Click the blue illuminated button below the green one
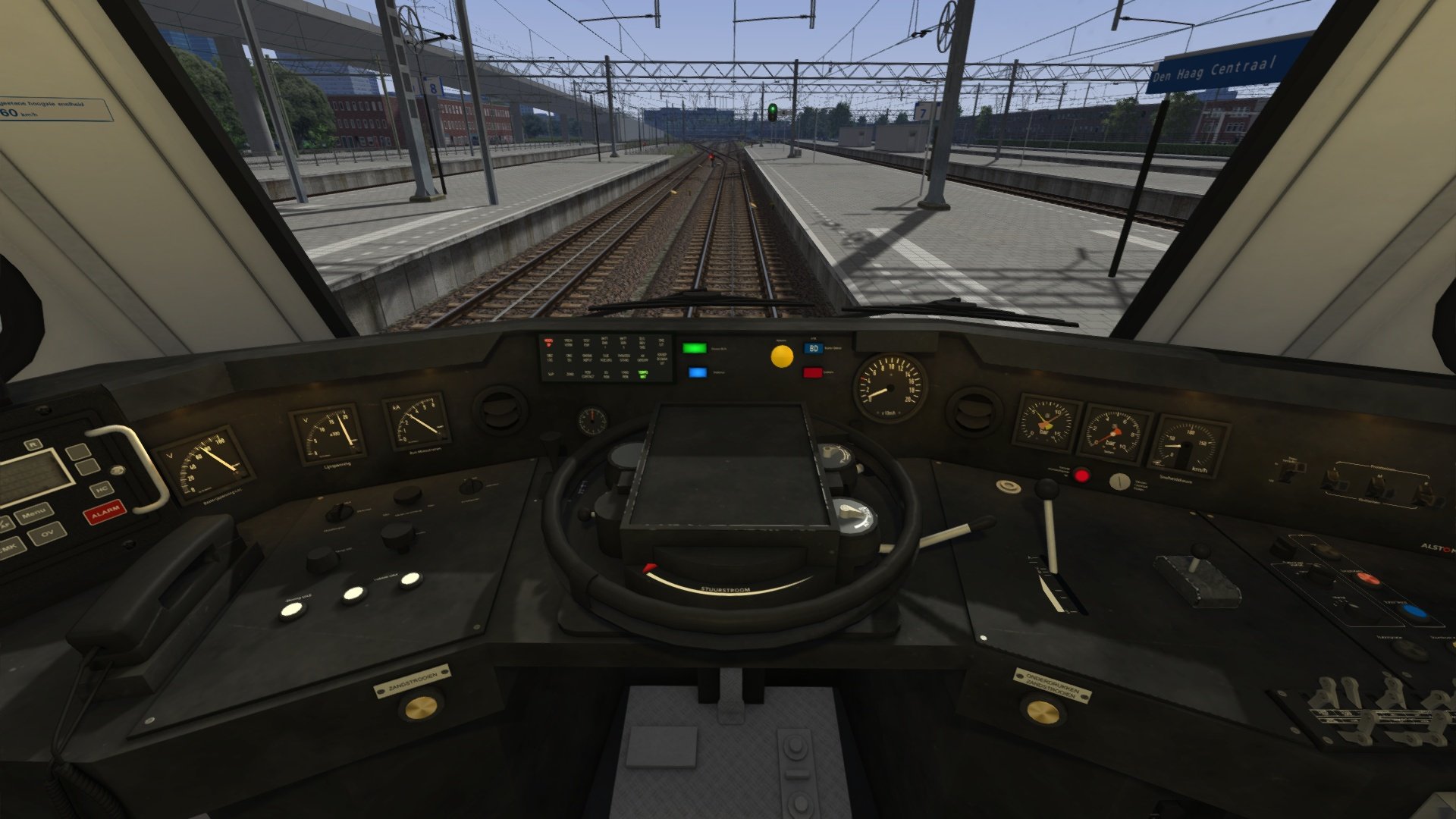Image resolution: width=1456 pixels, height=819 pixels. click(x=698, y=372)
